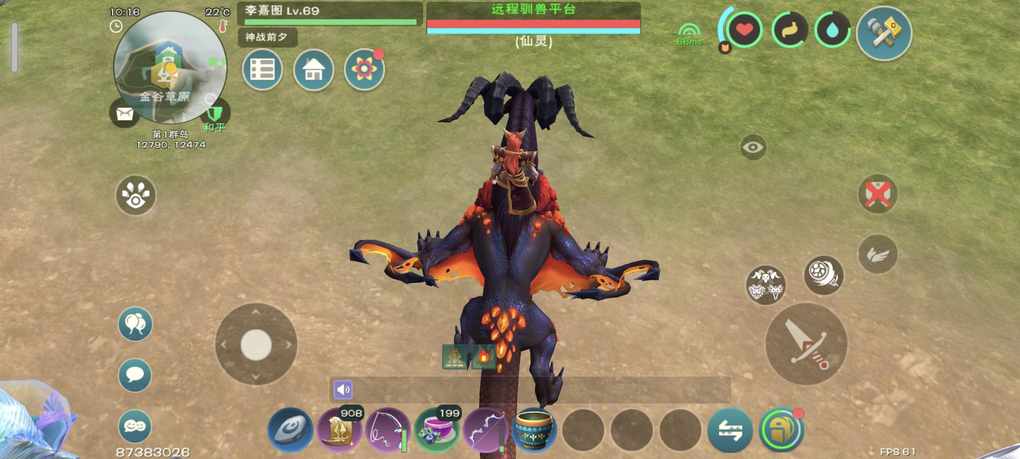Open the chat speech bubble
Screen dimensions: 1020x459
(x=135, y=375)
